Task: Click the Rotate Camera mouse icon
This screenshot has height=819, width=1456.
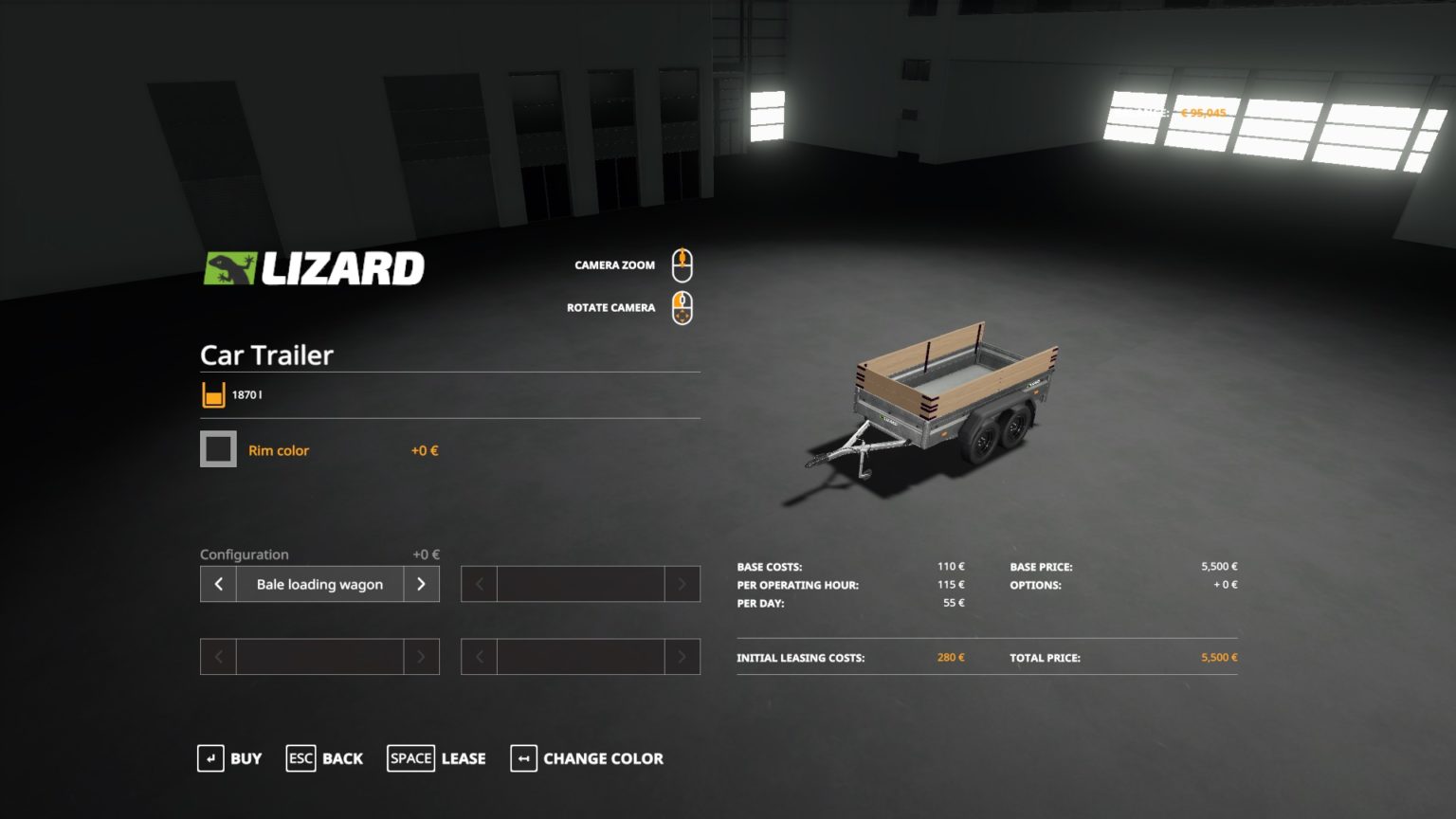Action: (x=682, y=306)
